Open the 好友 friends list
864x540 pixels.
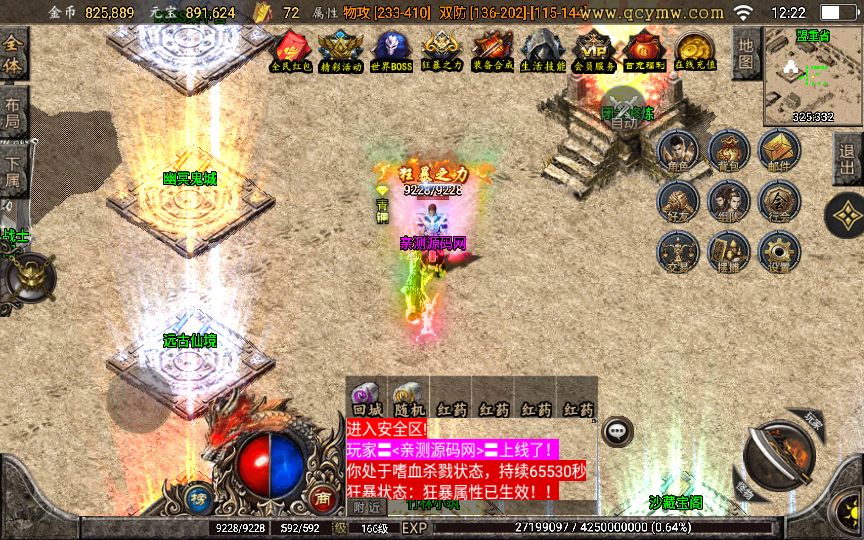point(678,201)
